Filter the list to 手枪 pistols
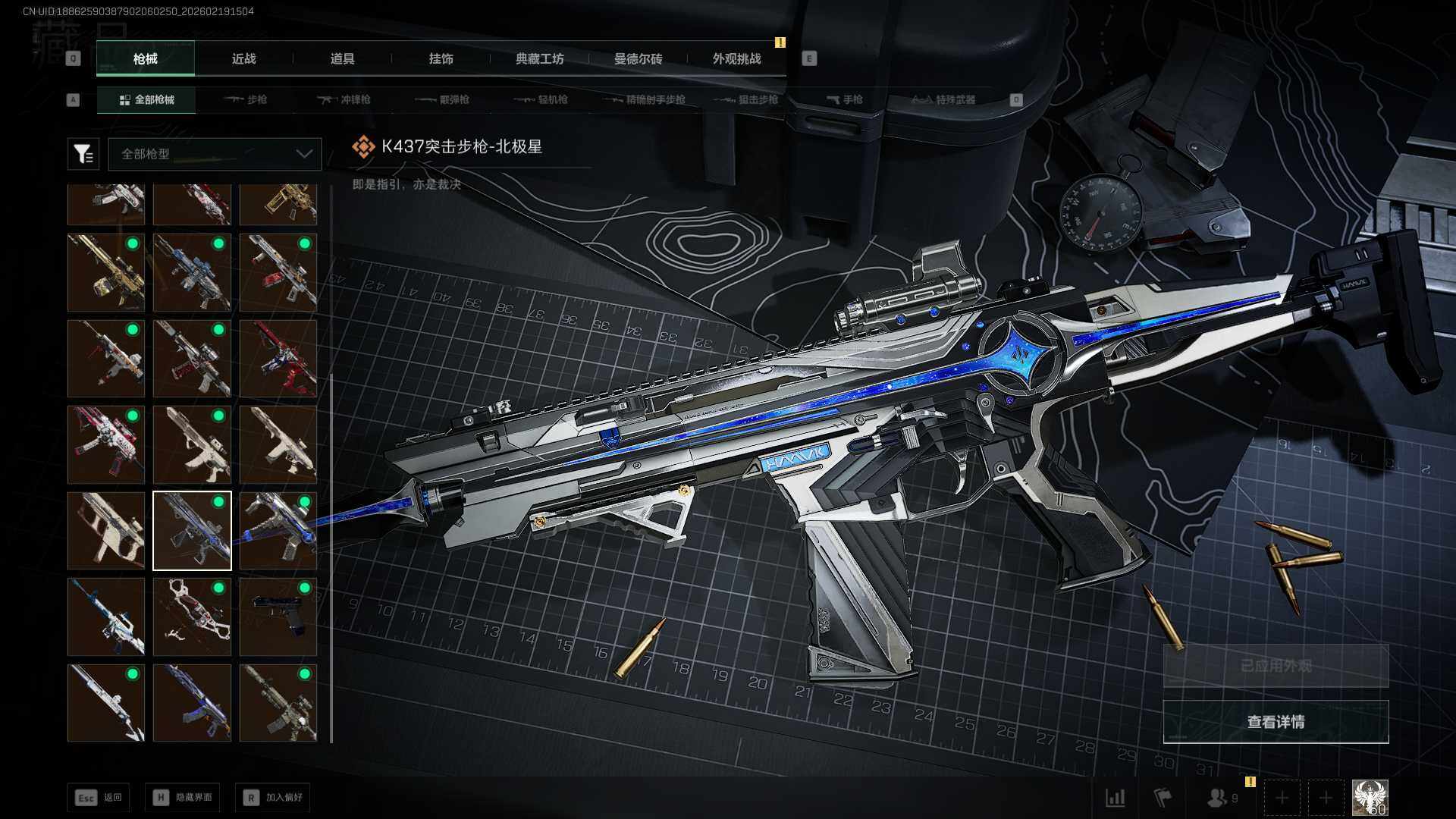 pos(844,99)
